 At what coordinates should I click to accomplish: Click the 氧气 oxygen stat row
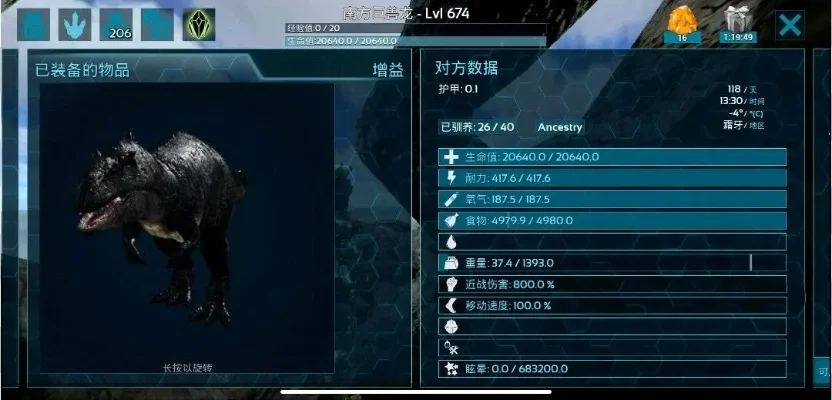click(x=612, y=199)
